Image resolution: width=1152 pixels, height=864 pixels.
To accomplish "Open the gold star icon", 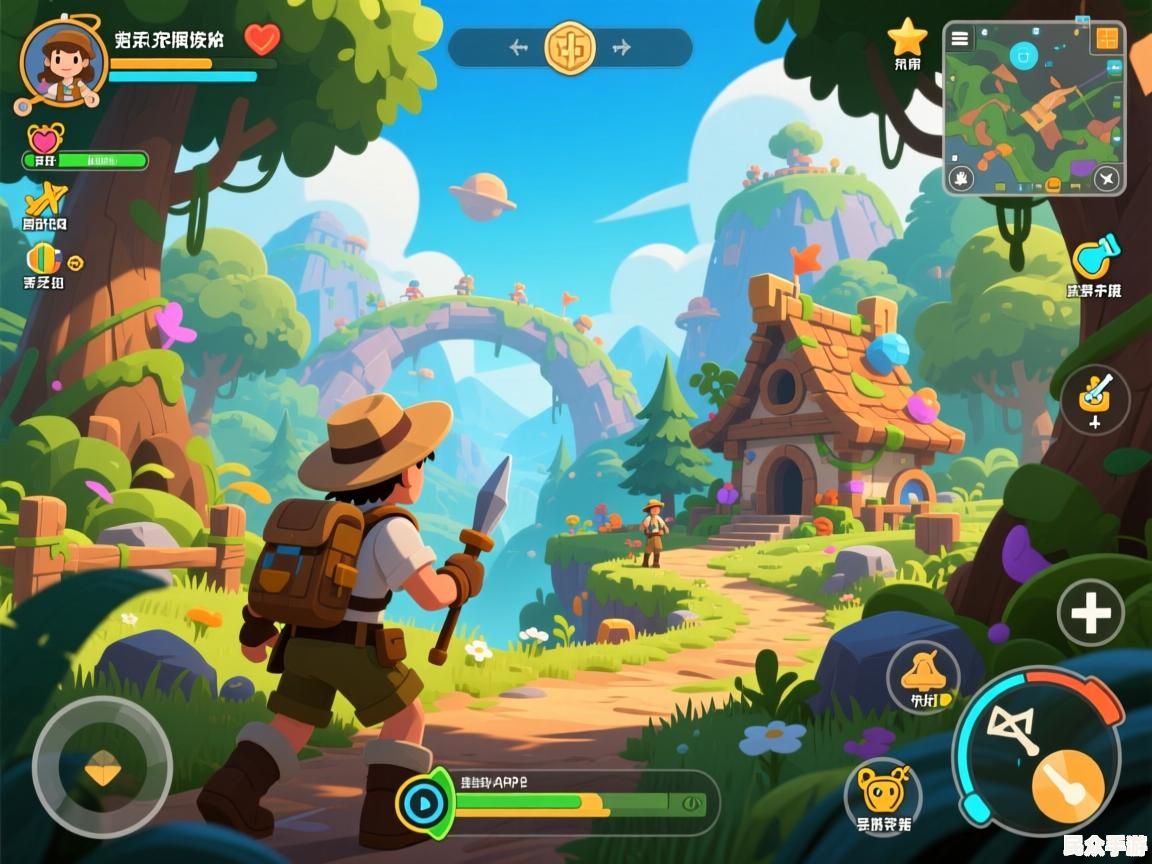I will click(x=907, y=38).
